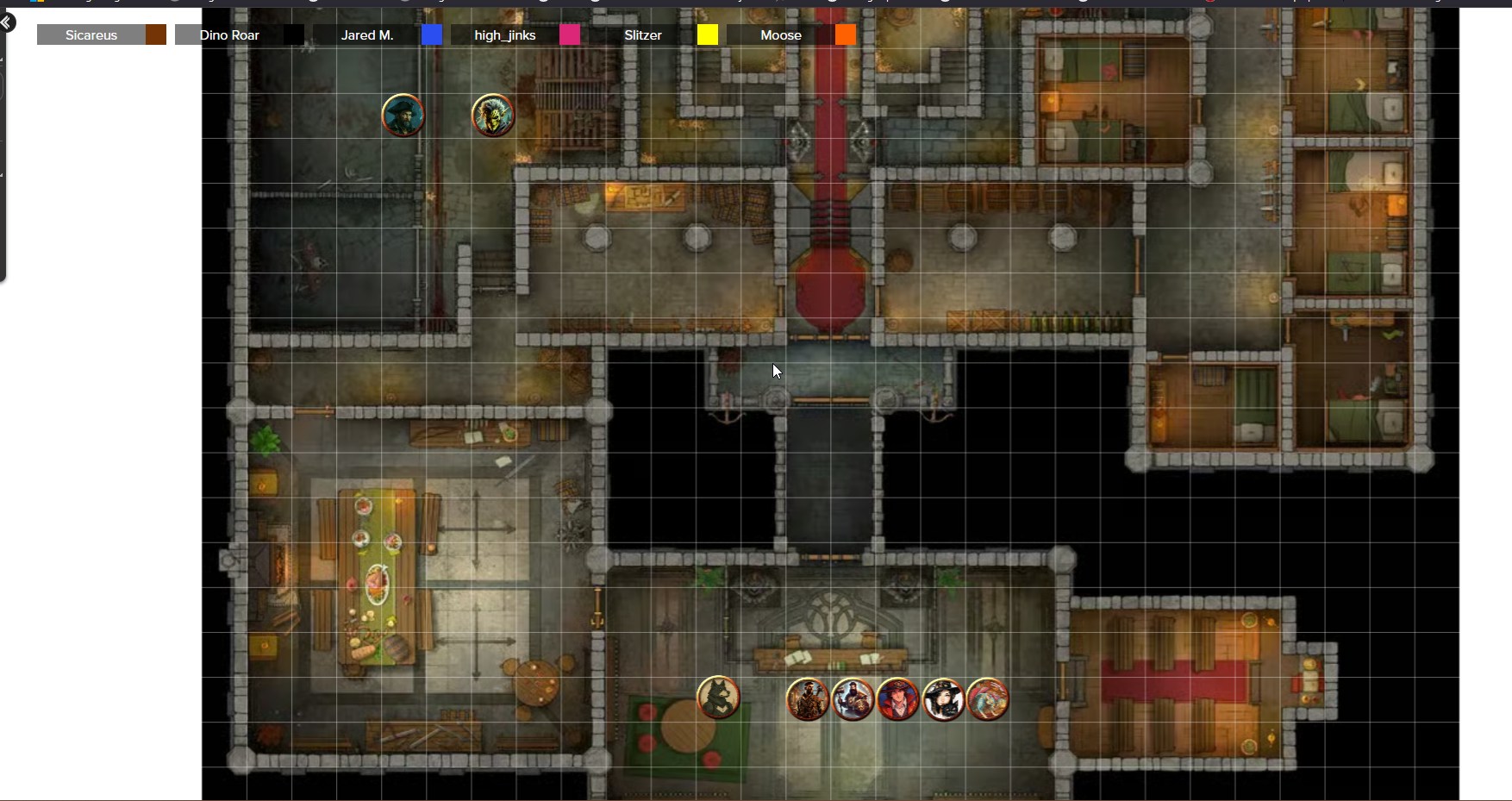Select the colorful feathered creature token

(x=988, y=698)
